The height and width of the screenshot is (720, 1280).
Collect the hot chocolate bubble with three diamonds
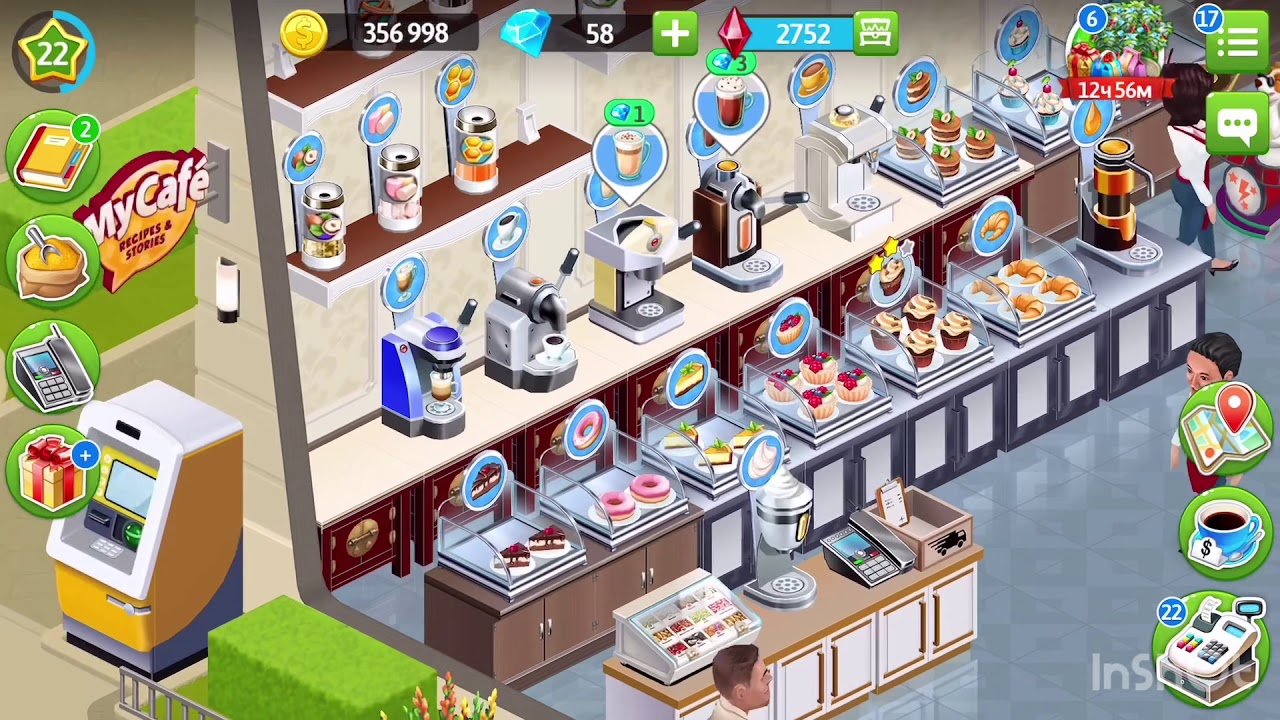coord(732,102)
